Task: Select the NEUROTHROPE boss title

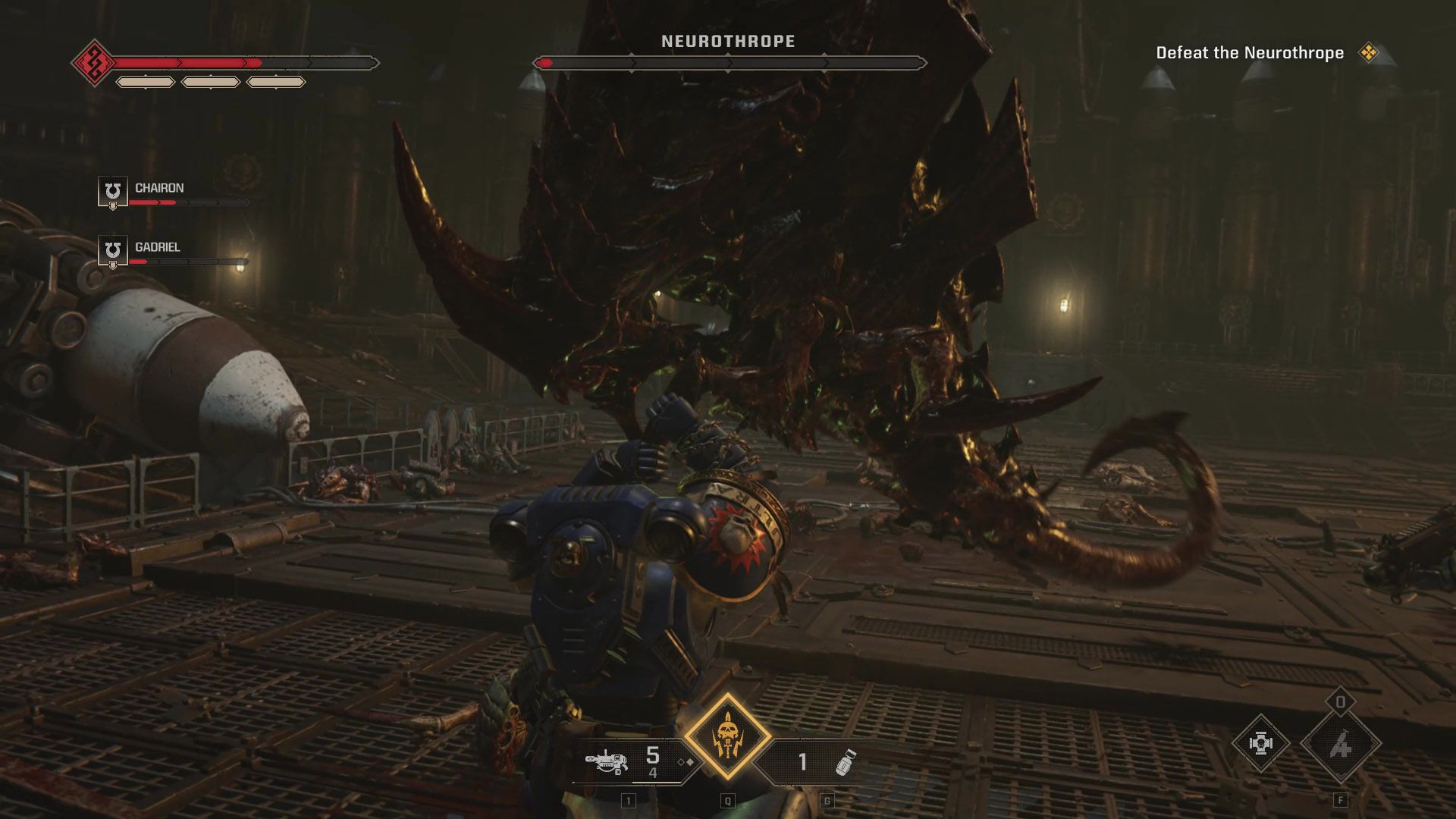Action: (727, 41)
